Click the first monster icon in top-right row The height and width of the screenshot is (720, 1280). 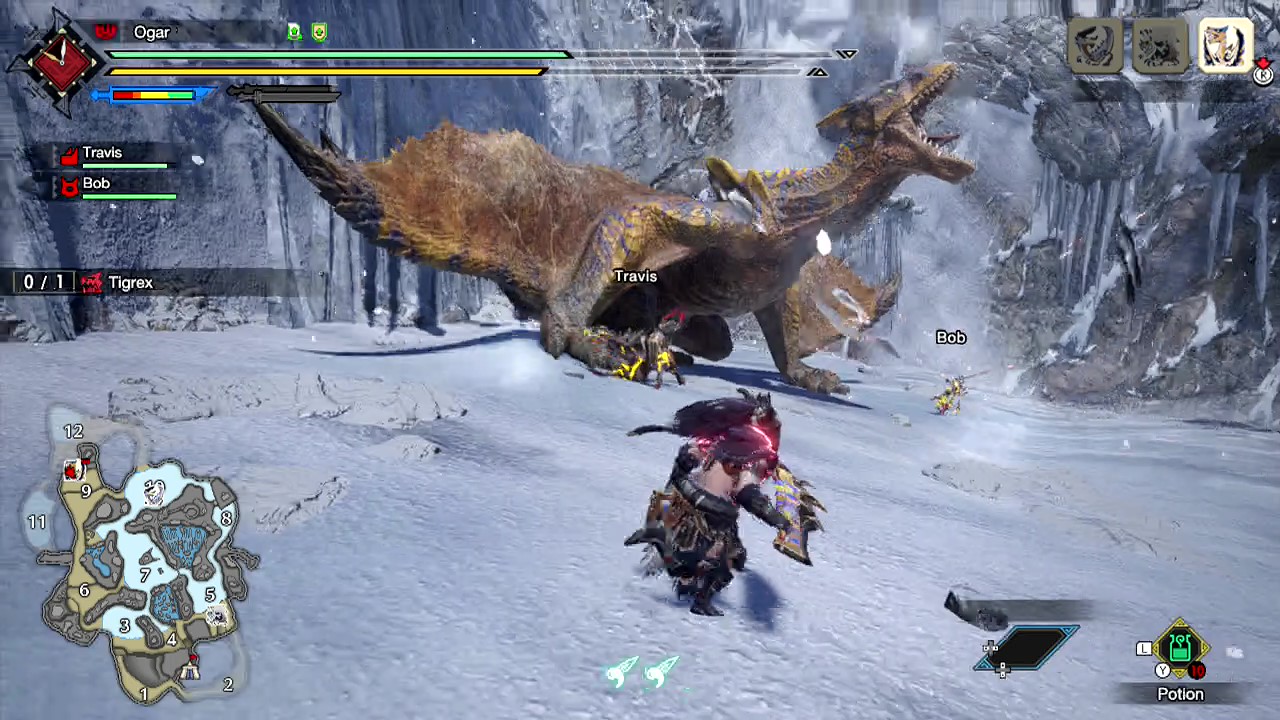(x=1093, y=45)
